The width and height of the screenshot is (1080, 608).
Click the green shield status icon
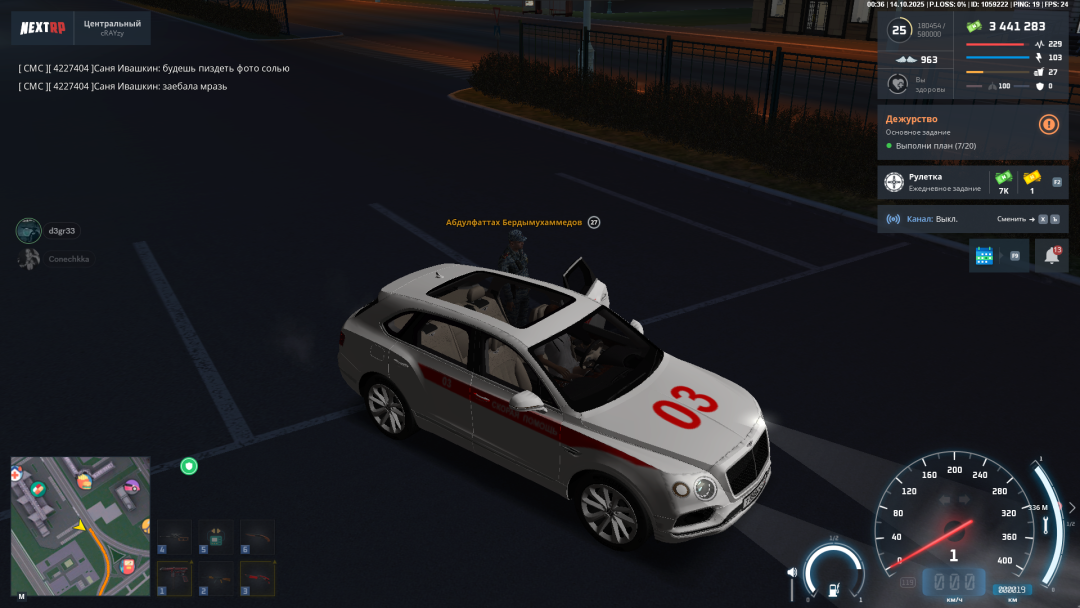188,466
